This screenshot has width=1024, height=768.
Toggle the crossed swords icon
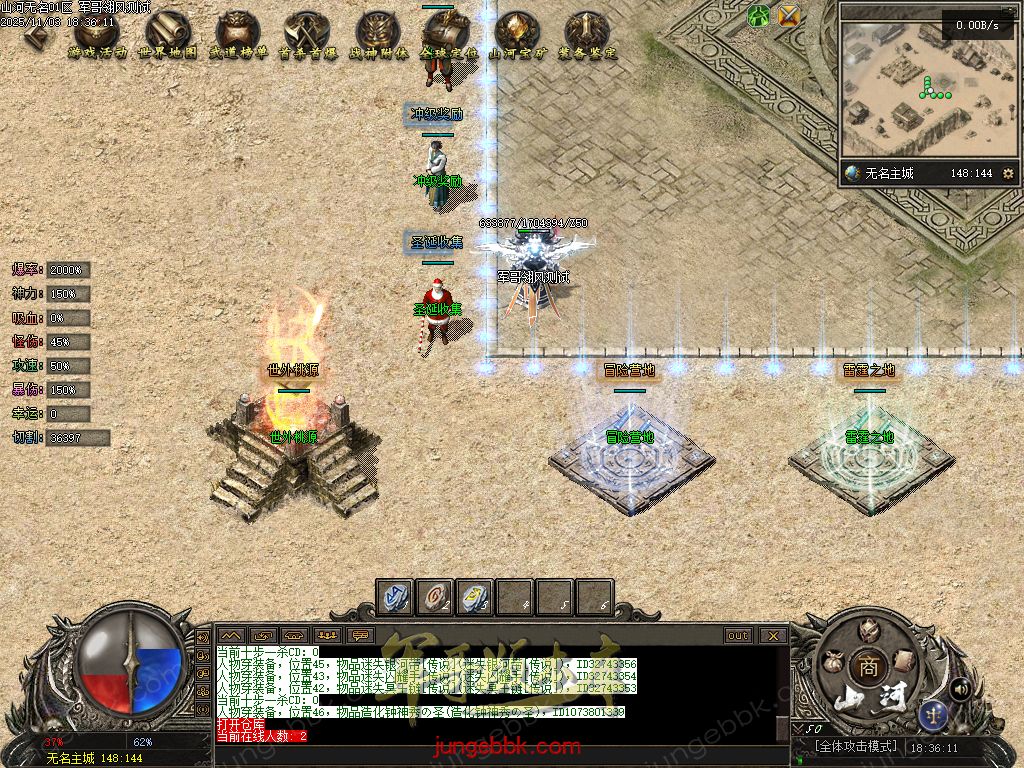coord(790,16)
